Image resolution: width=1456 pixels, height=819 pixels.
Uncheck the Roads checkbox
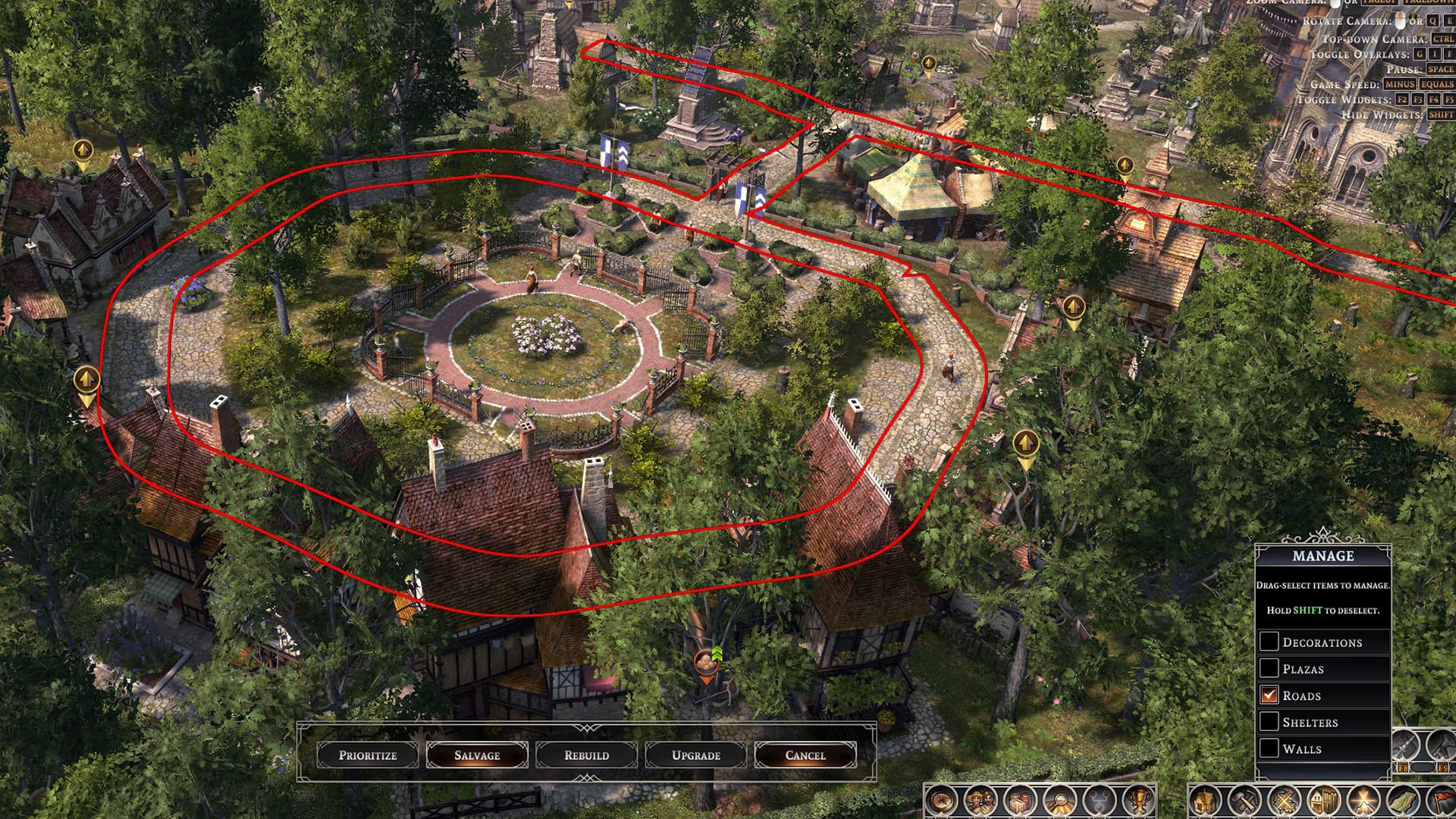coord(1269,695)
